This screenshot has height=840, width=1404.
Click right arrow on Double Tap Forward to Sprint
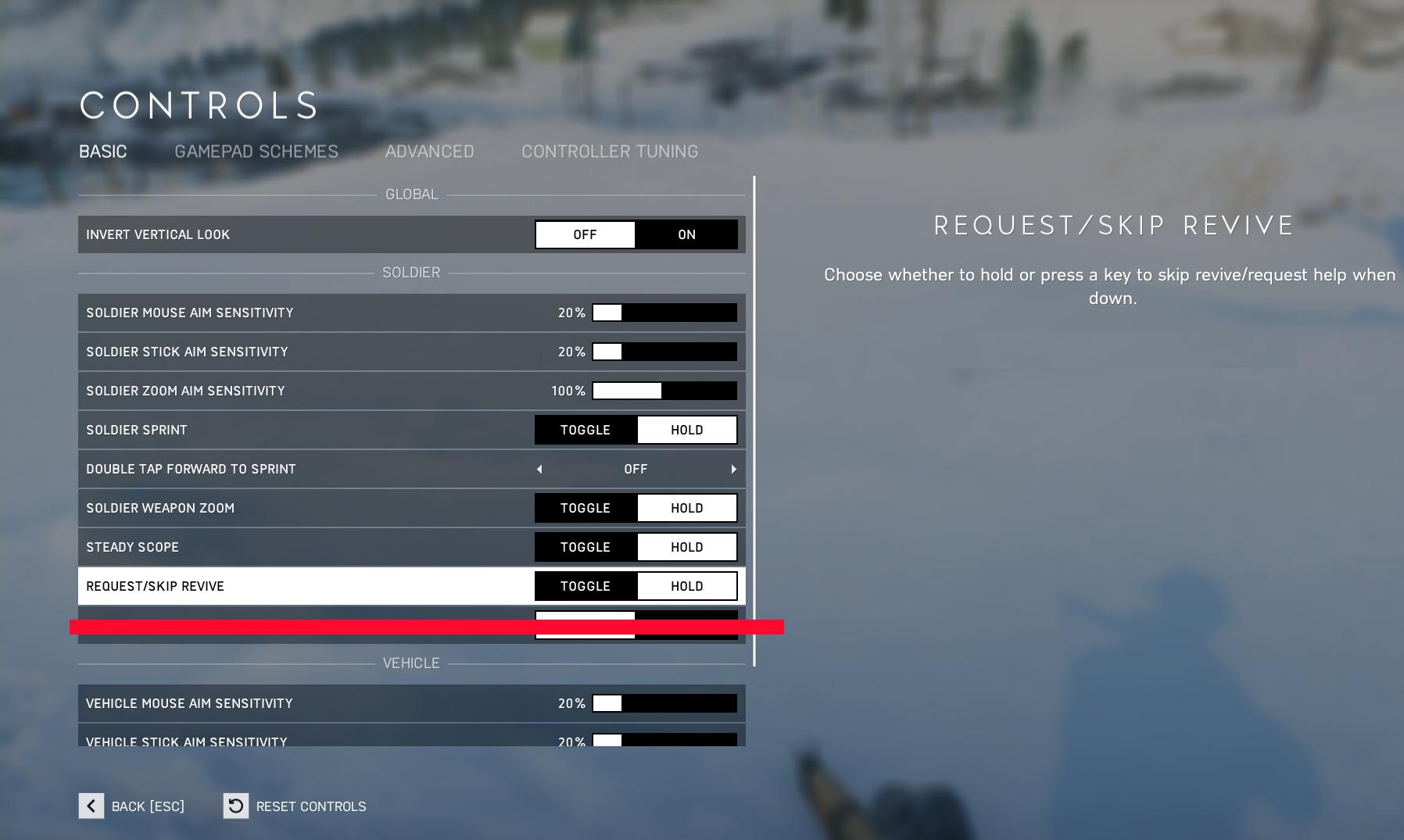(x=733, y=469)
